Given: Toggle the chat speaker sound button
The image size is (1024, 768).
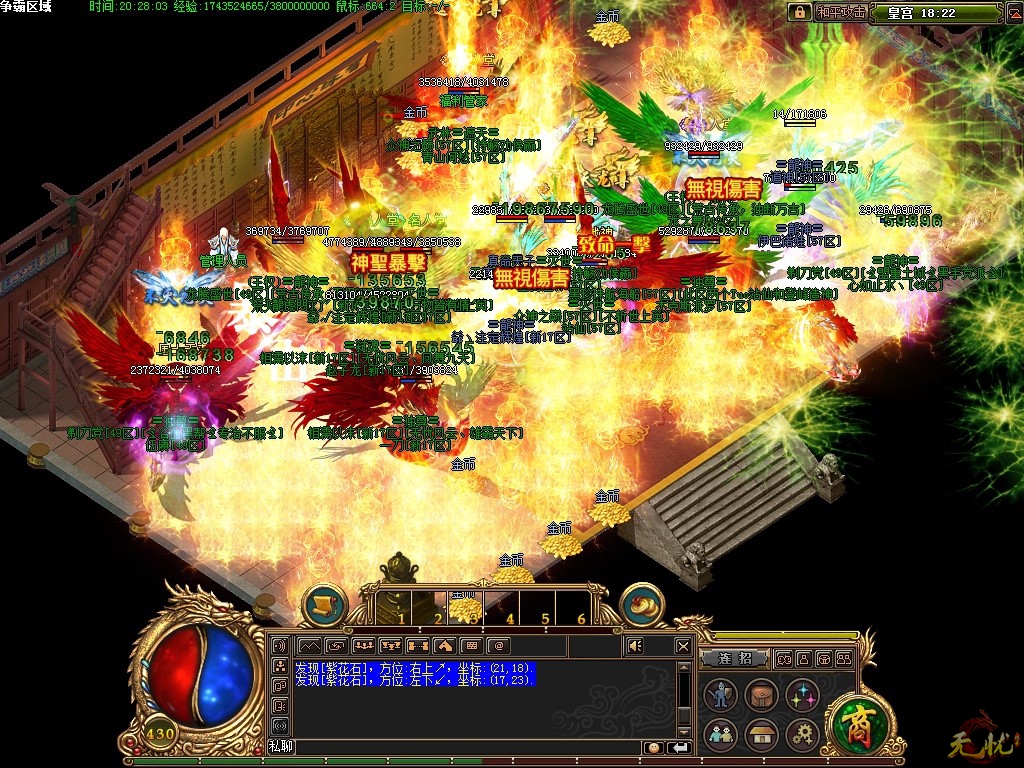Looking at the screenshot, I should 634,646.
